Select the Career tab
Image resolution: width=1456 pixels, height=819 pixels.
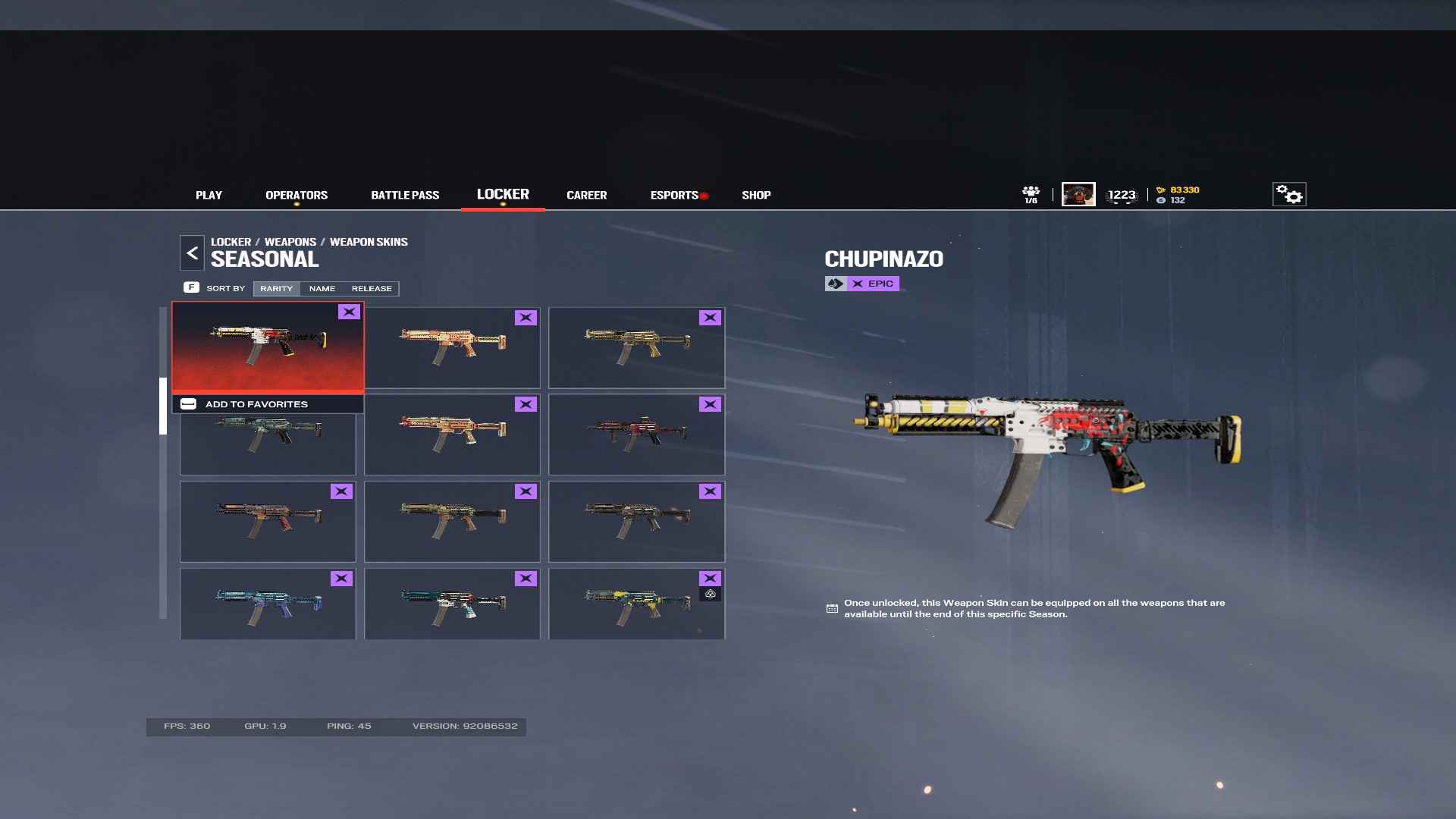(586, 195)
